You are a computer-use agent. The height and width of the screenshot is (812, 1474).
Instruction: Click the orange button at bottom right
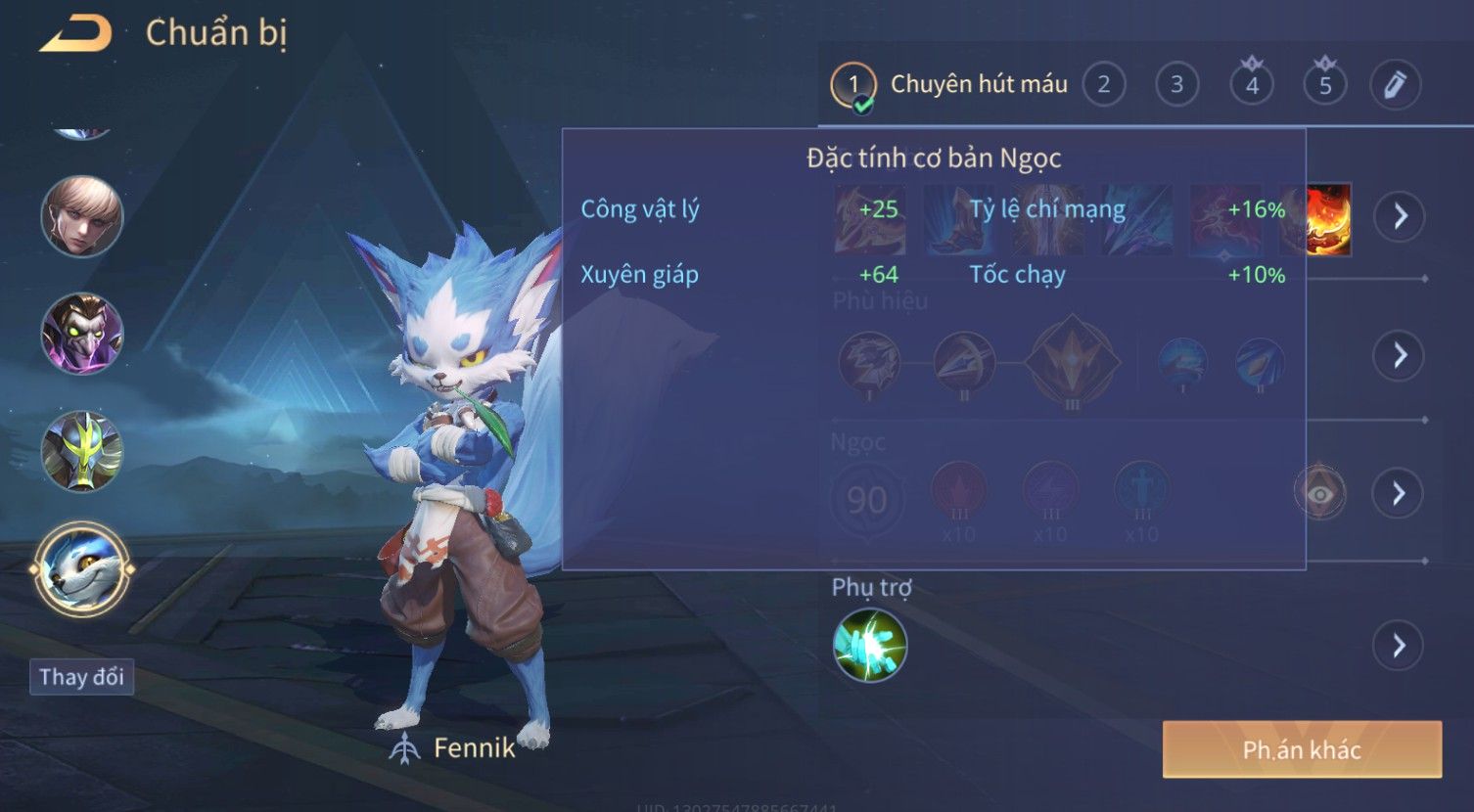(1302, 750)
